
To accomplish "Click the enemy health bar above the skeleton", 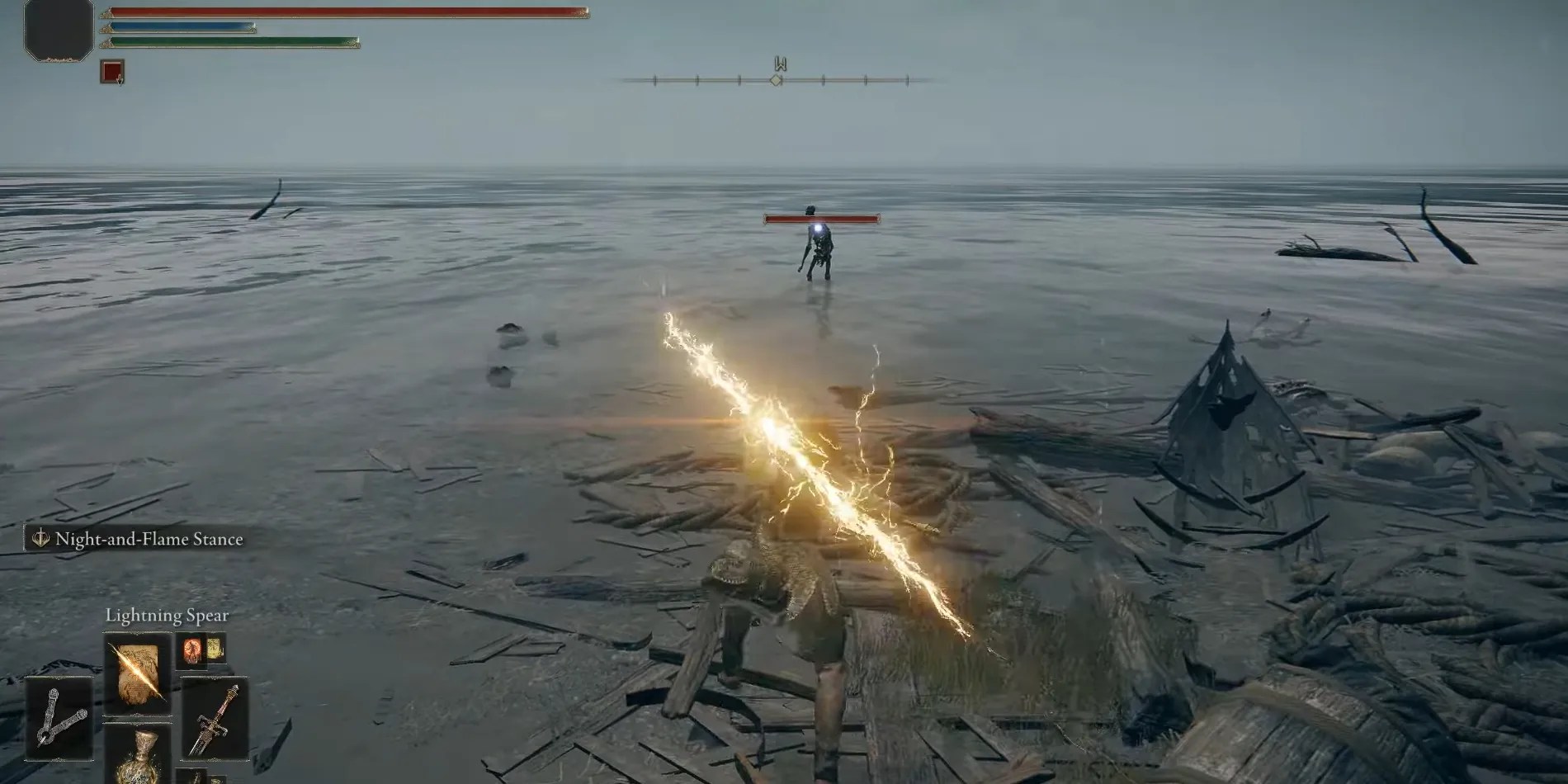I will point(821,219).
